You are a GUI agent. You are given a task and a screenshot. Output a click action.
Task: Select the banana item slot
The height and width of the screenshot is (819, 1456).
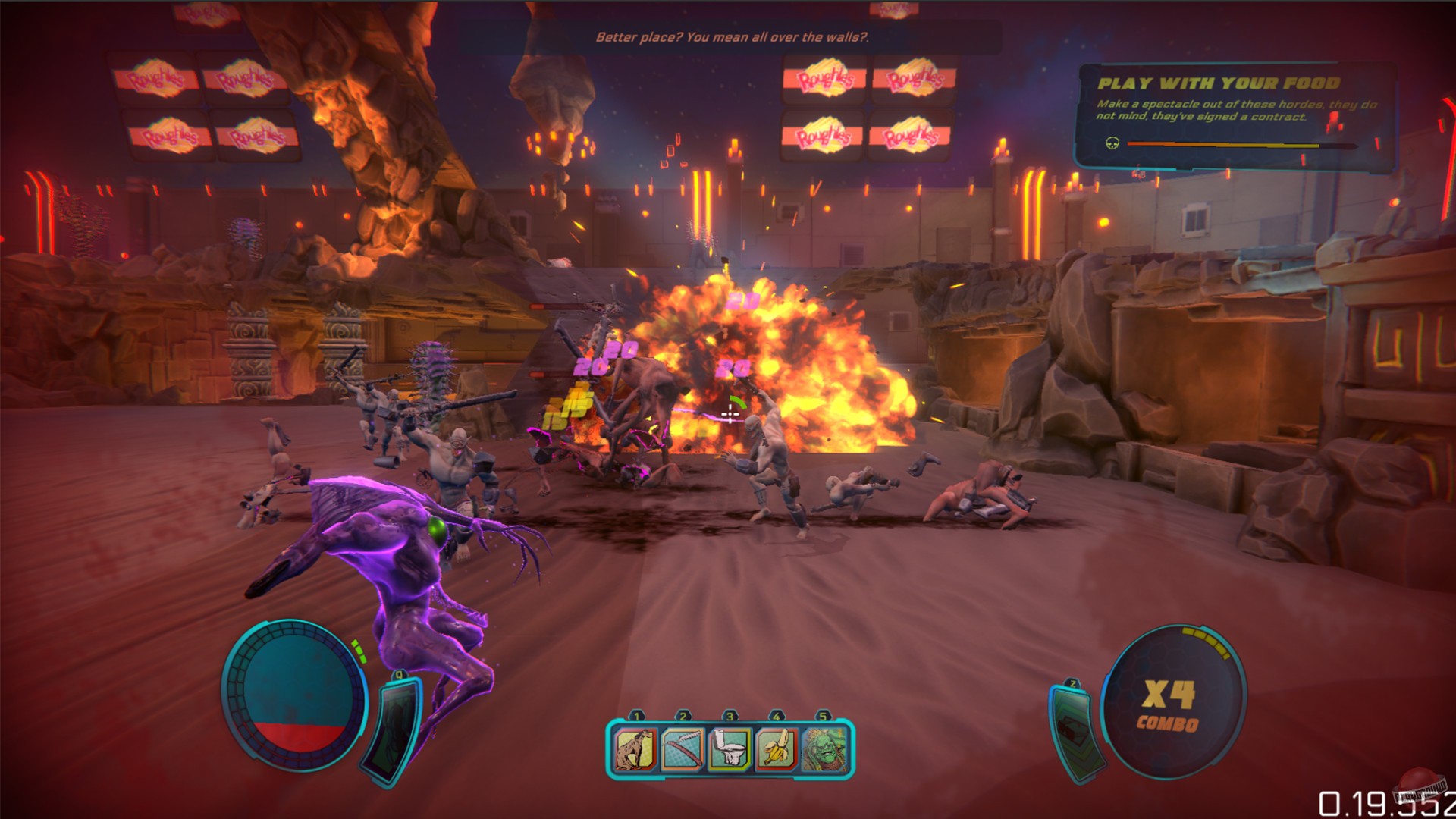777,749
